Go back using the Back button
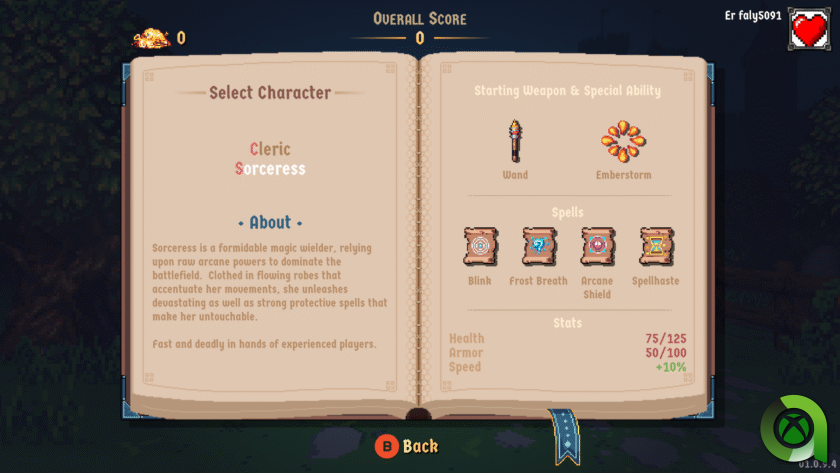 coord(407,446)
